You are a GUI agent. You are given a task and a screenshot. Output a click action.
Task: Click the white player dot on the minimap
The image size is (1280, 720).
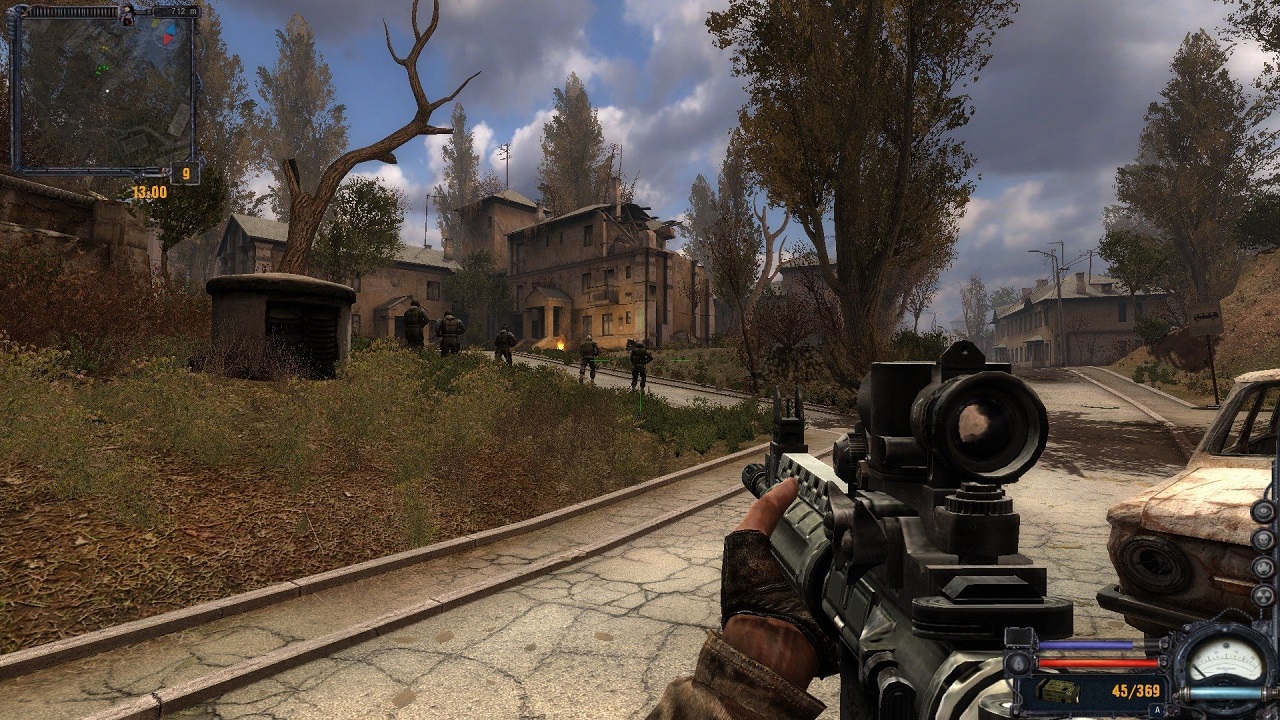108,90
